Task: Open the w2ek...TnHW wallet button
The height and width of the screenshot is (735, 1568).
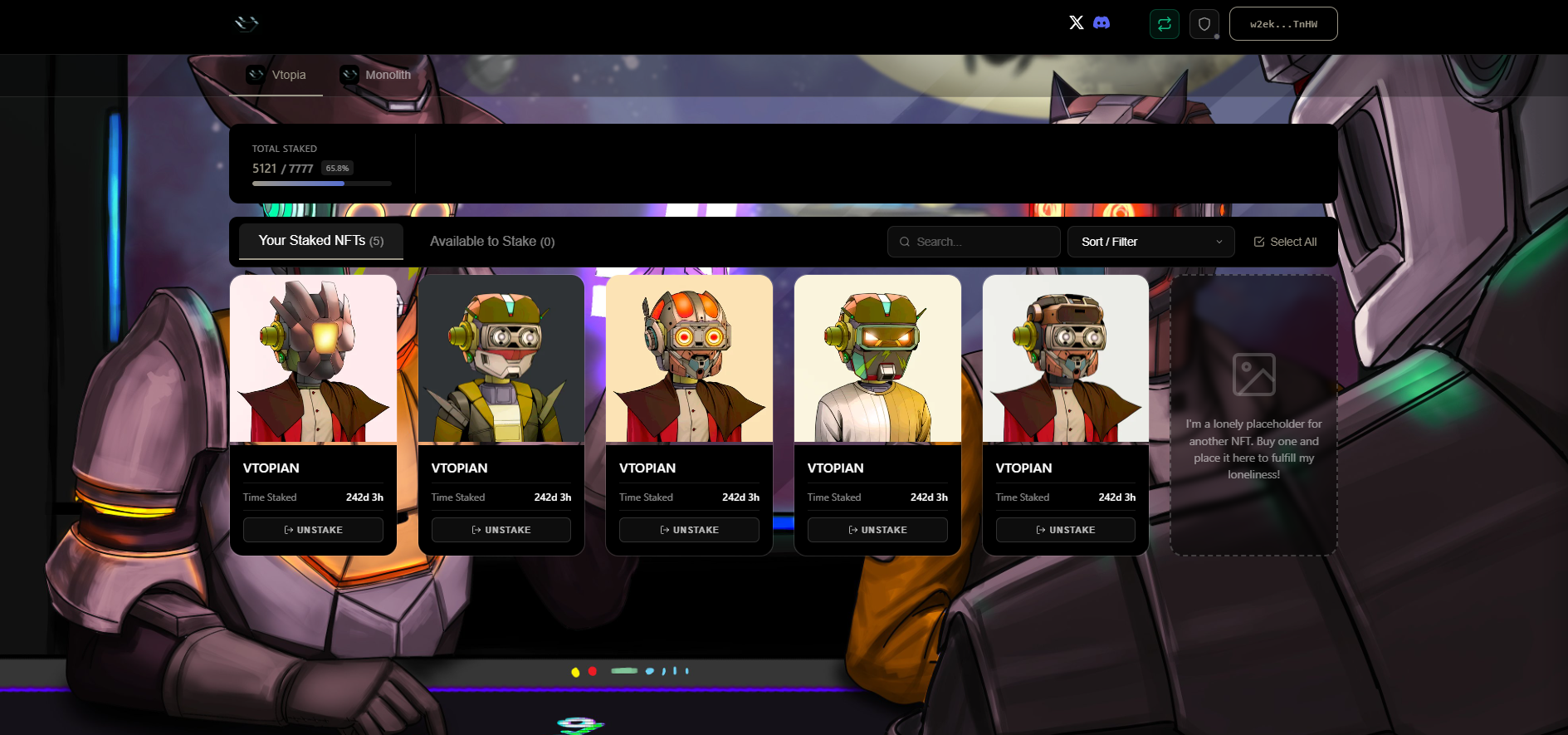Action: tap(1282, 24)
